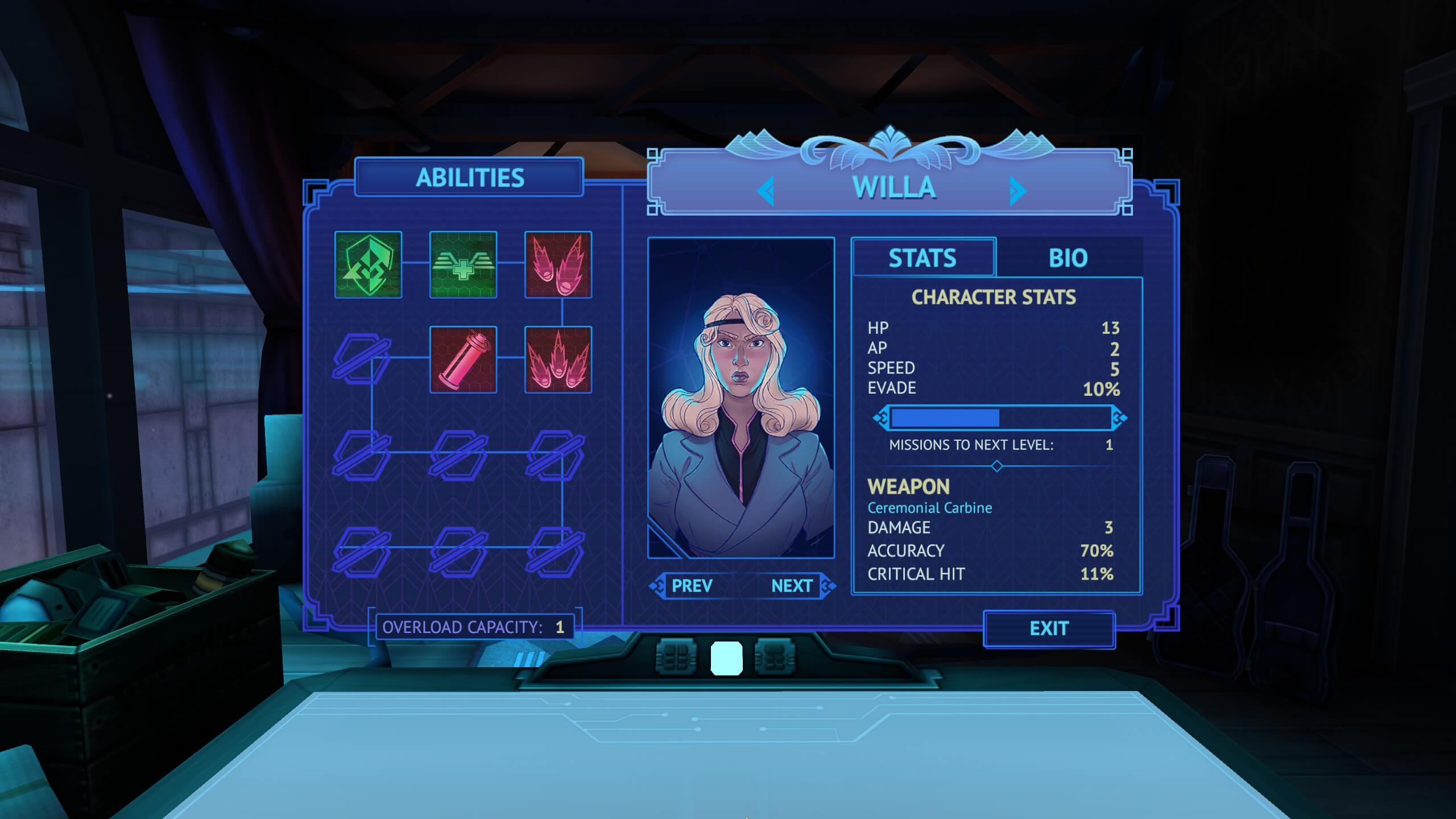Click the left arrow beside Willa's name

click(766, 191)
